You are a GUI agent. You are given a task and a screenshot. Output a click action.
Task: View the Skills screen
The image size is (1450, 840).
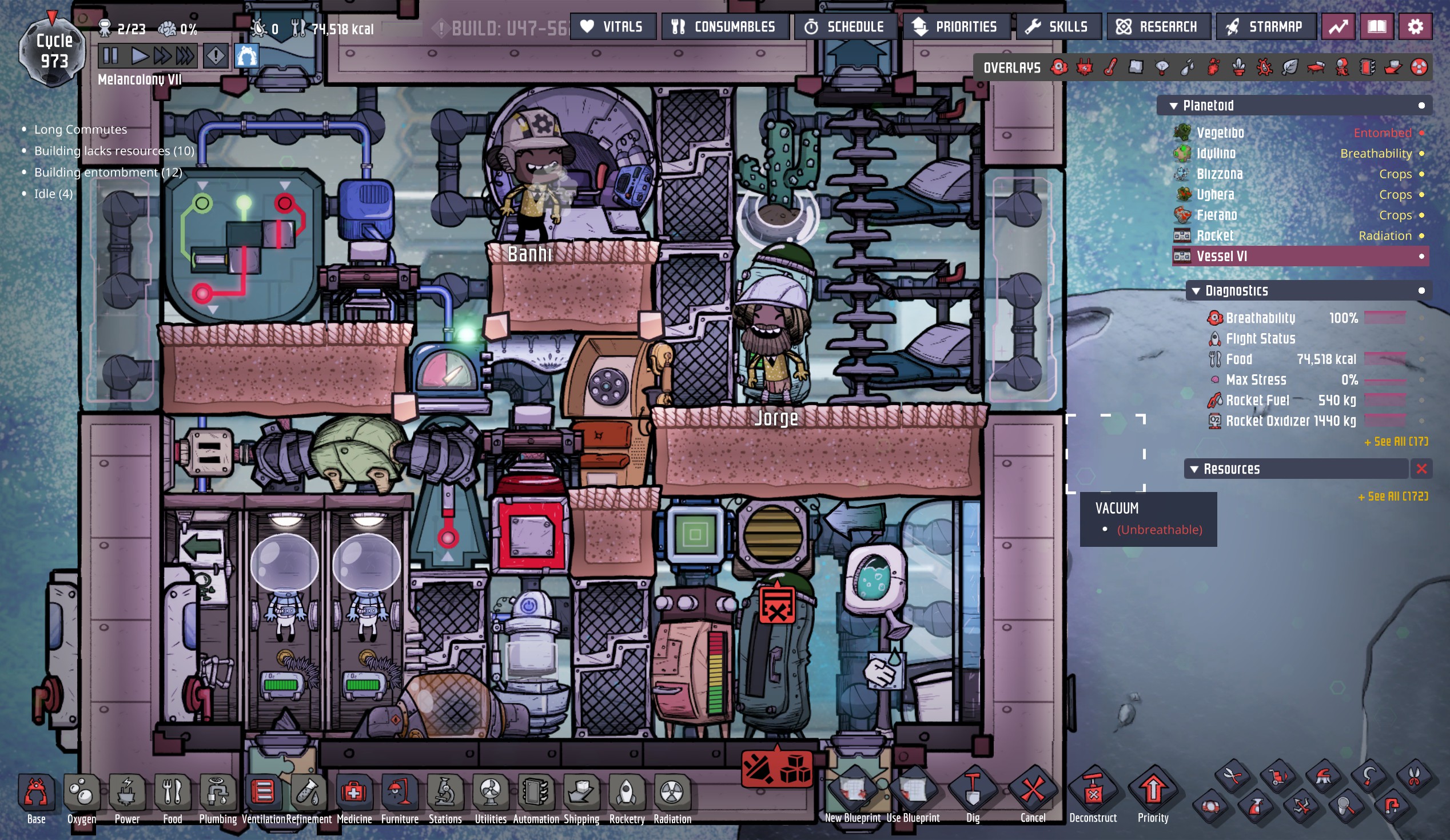tap(1058, 27)
